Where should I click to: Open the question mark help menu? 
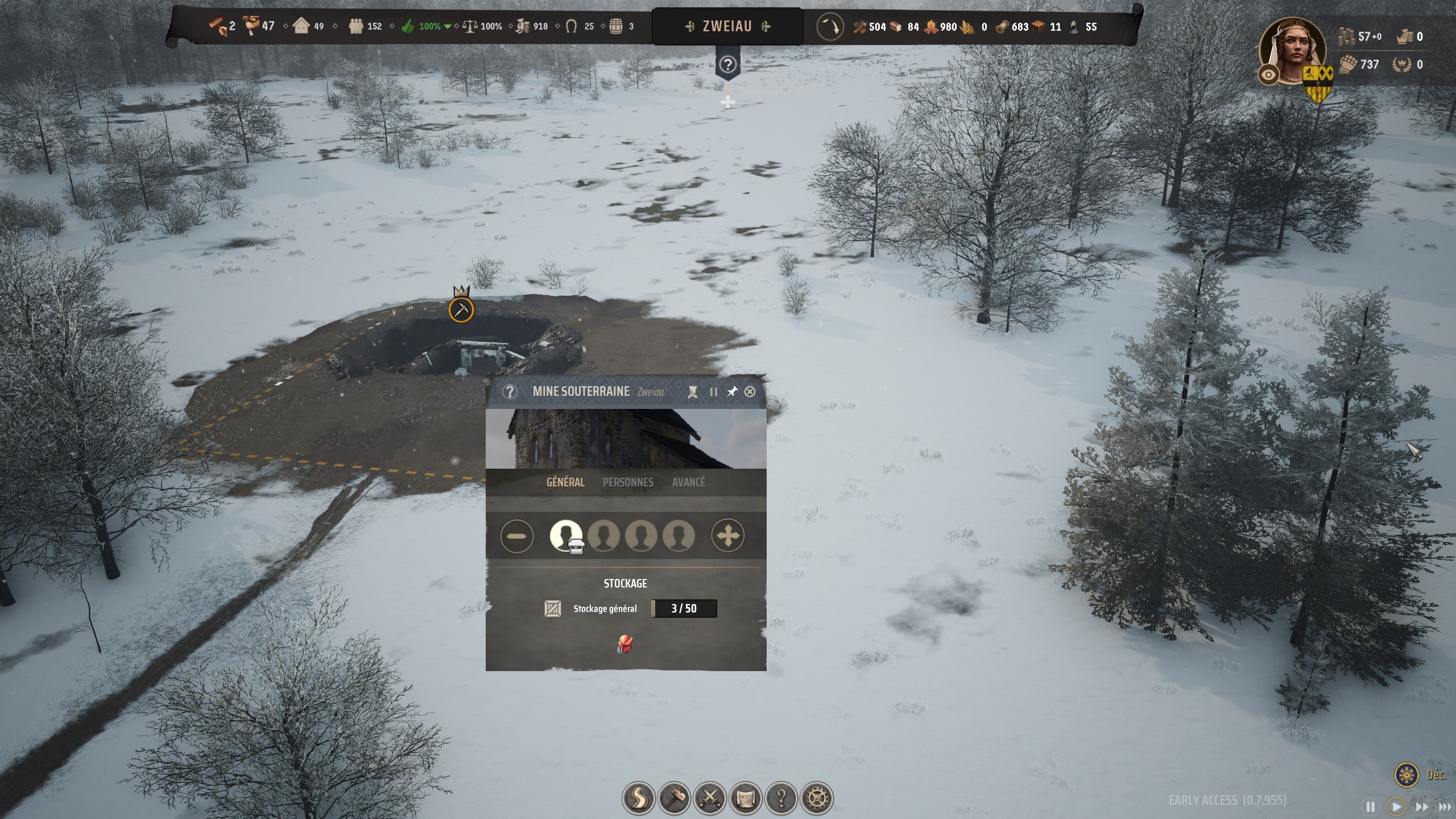tap(781, 798)
